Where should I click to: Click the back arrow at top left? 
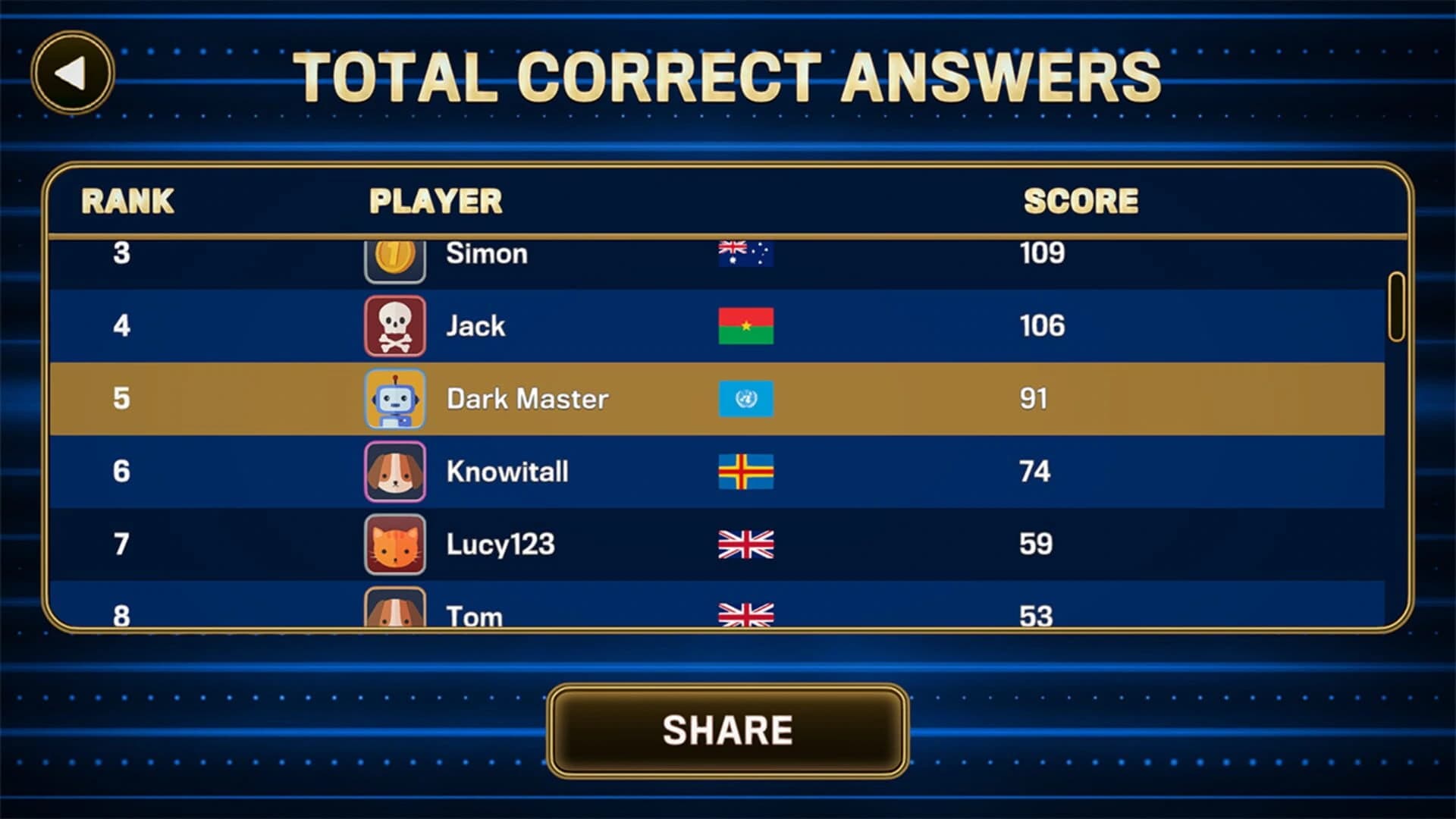tap(72, 72)
